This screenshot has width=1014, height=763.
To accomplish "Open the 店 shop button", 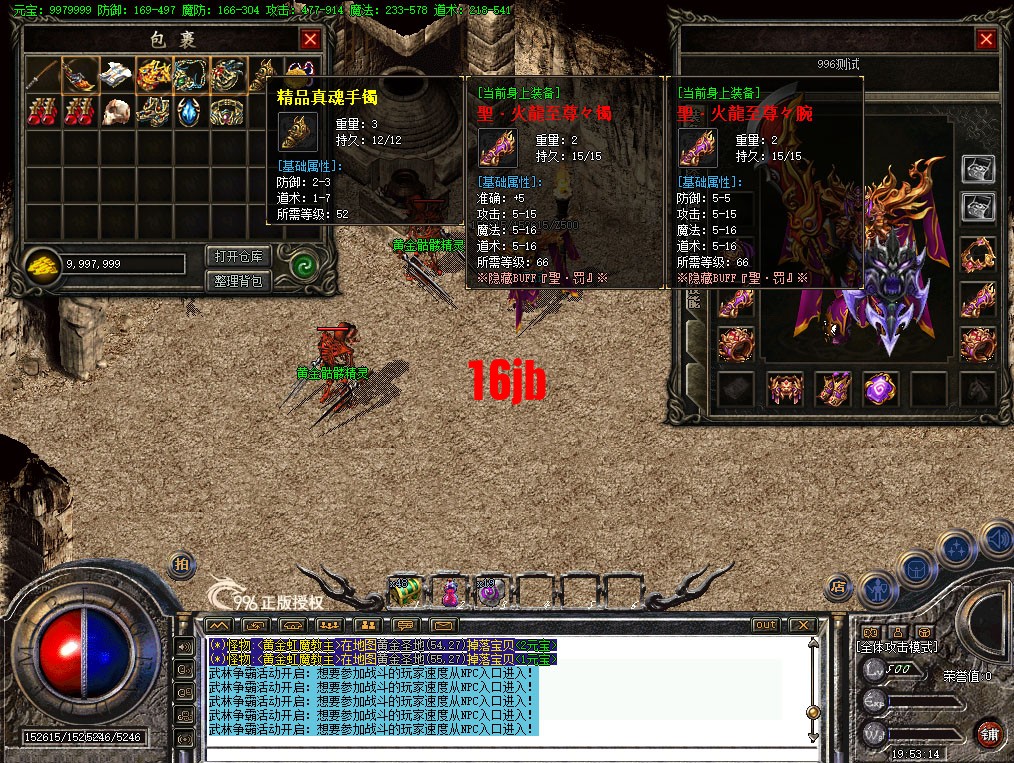I will click(x=841, y=587).
